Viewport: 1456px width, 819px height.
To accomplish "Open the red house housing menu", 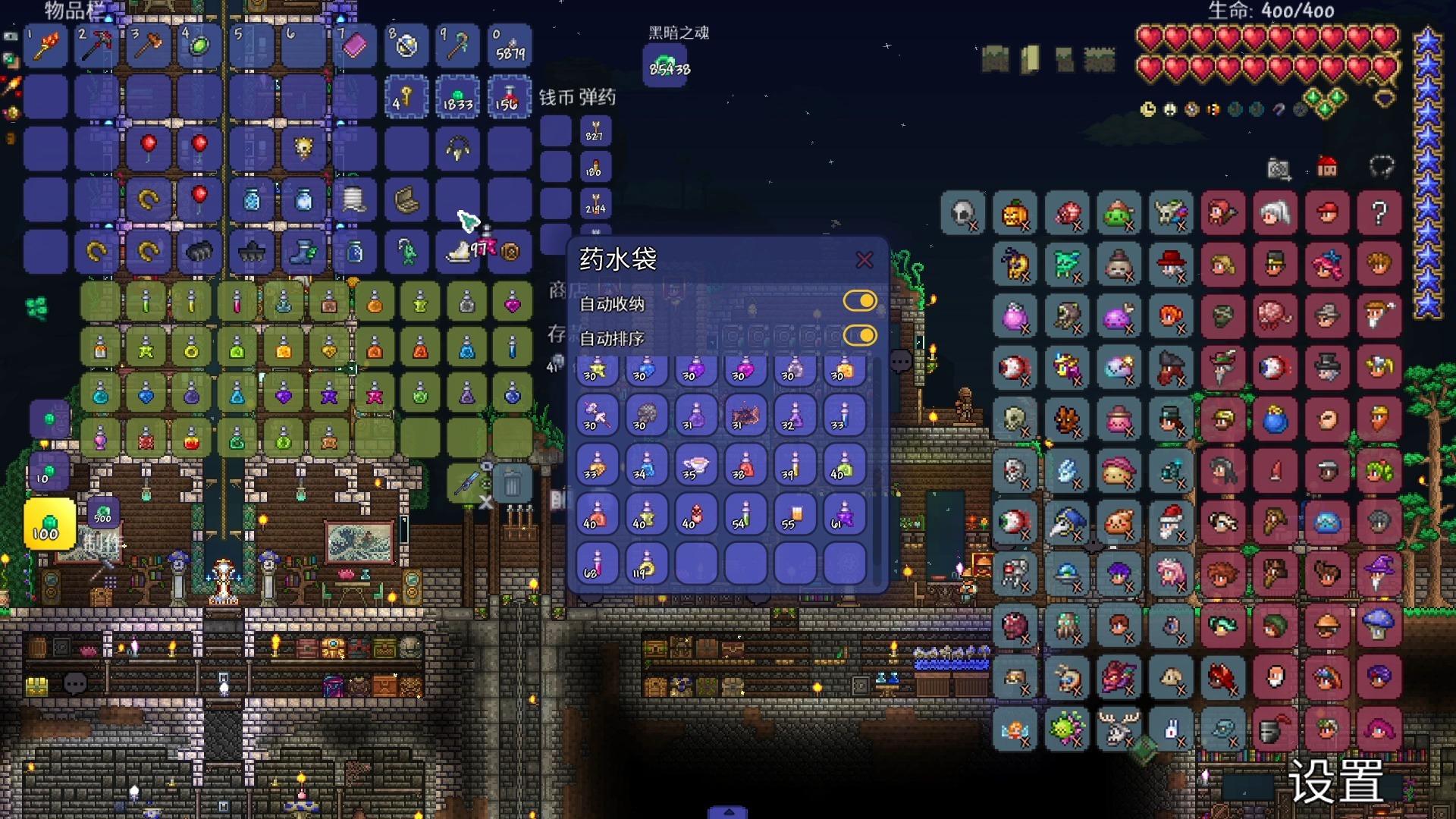I will click(1327, 168).
